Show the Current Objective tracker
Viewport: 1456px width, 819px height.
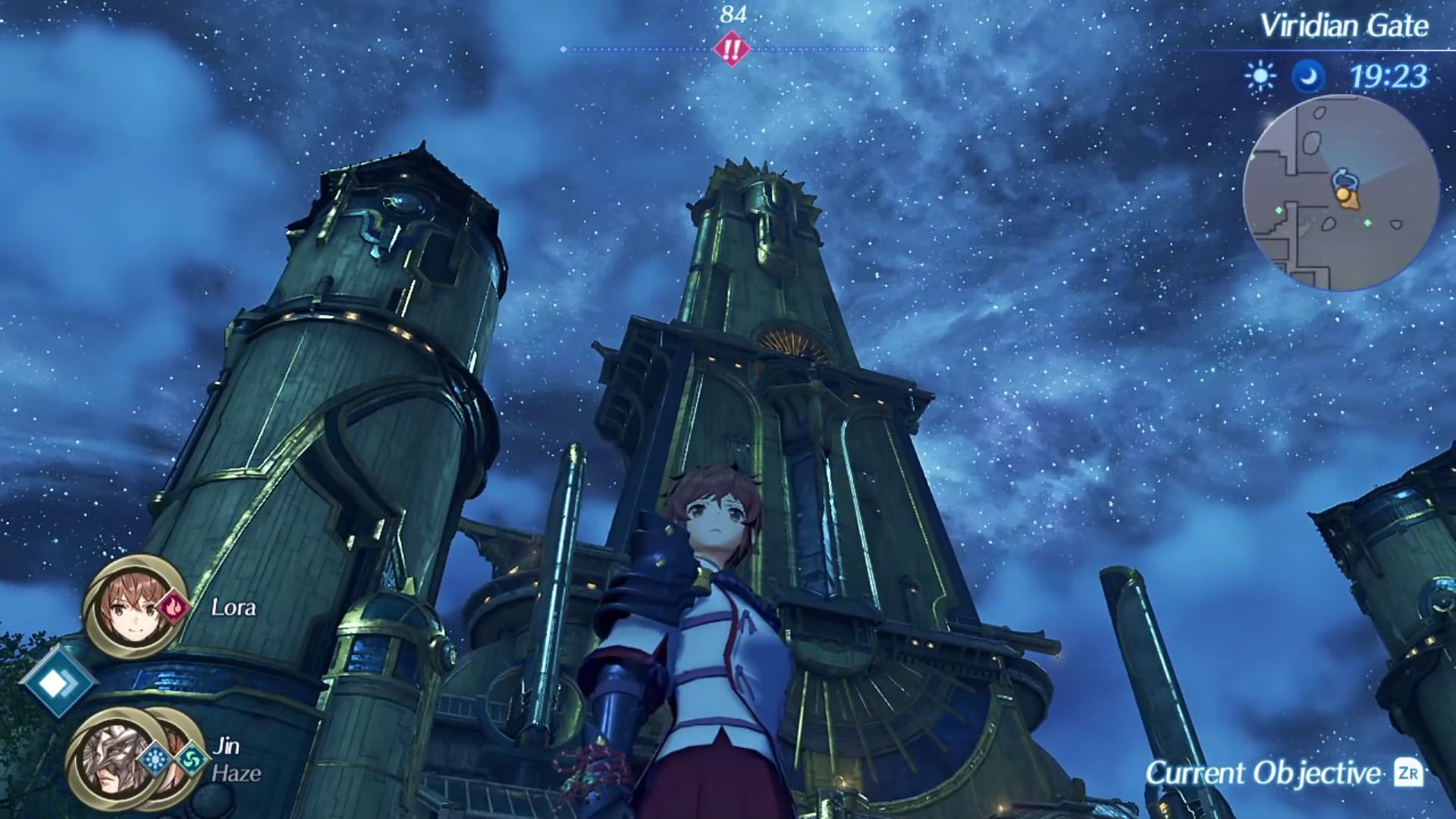[1282, 773]
